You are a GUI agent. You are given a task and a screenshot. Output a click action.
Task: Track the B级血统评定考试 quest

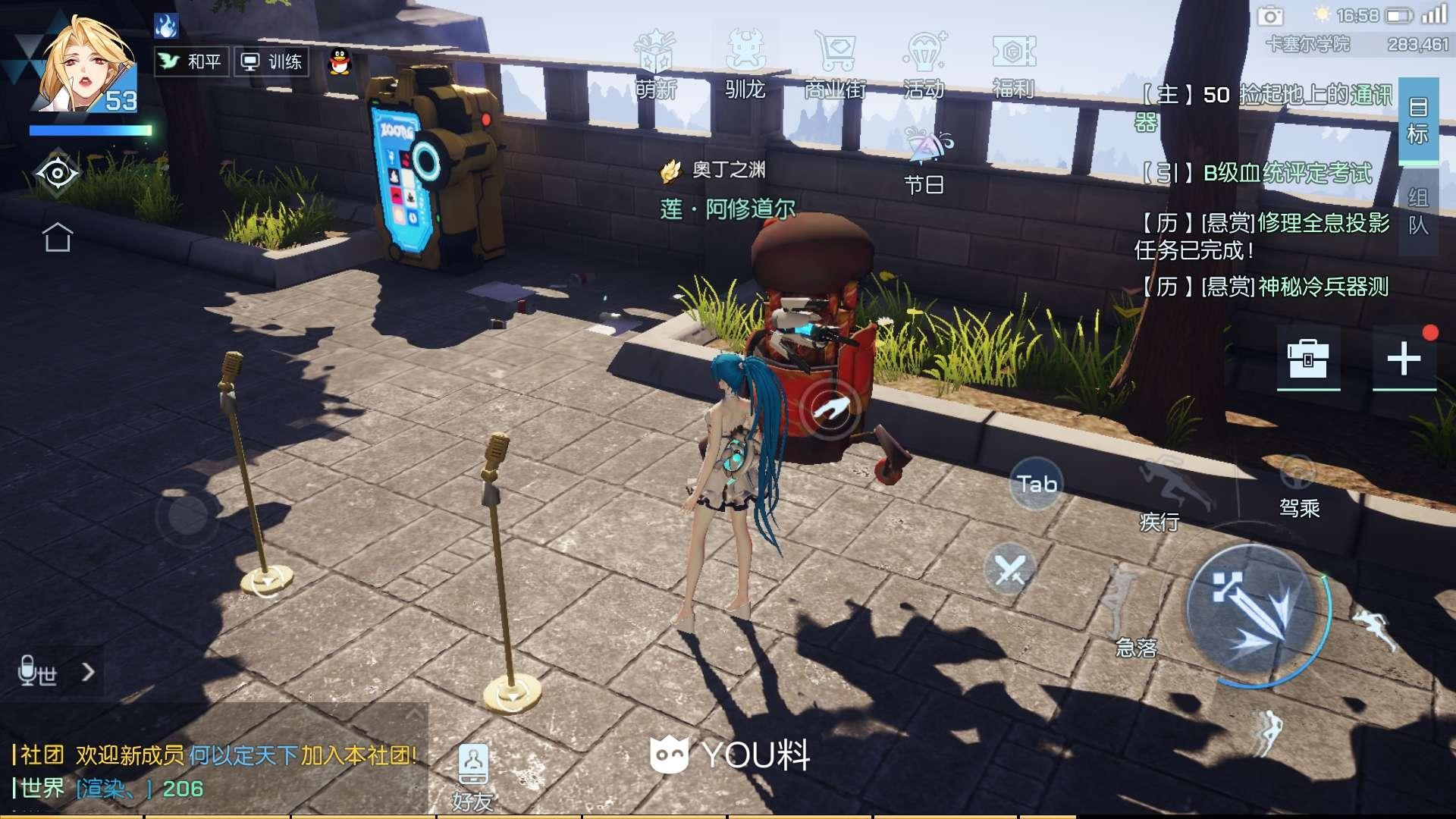[1287, 173]
